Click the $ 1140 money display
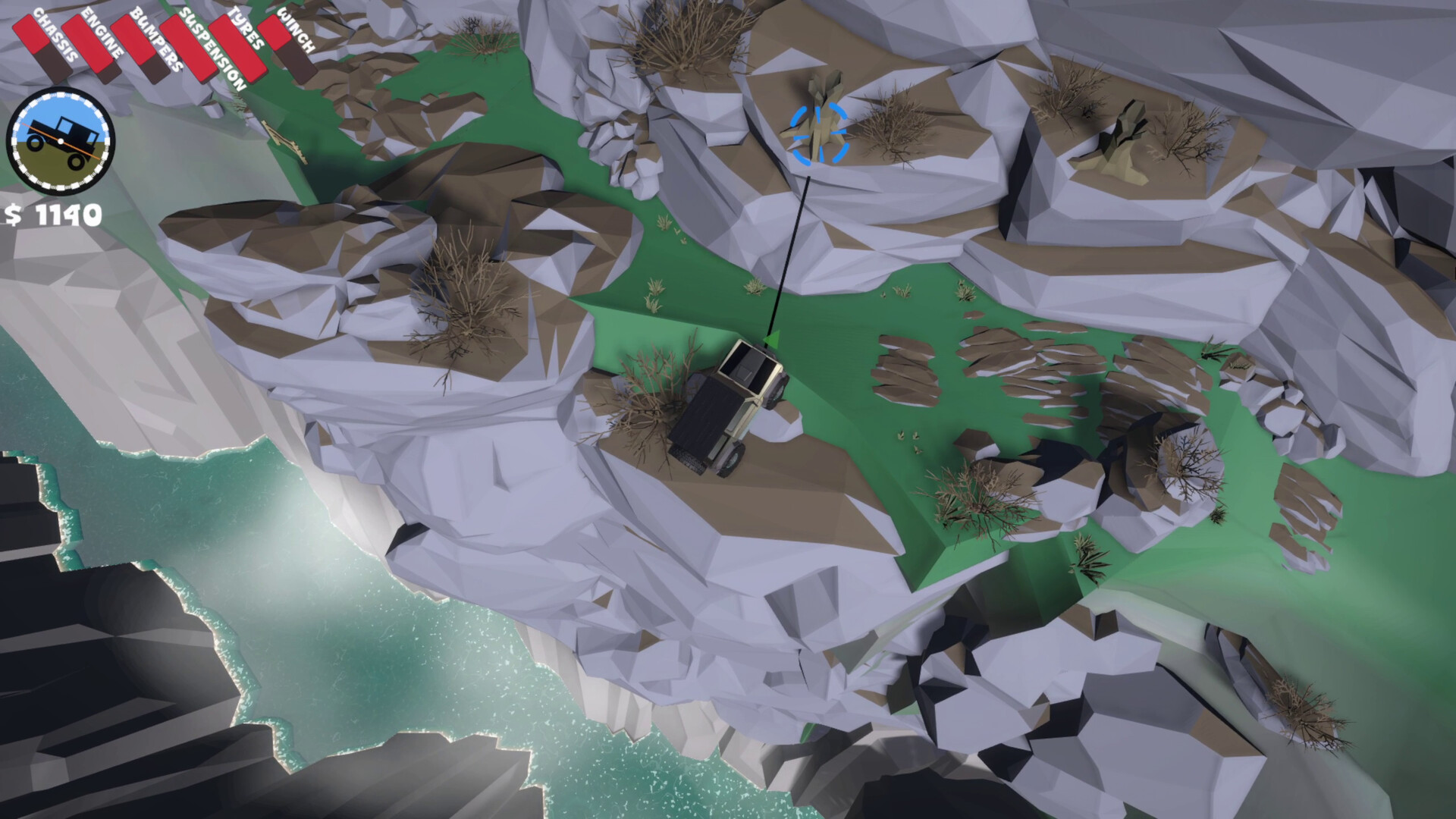This screenshot has width=1456, height=819. pos(53,215)
